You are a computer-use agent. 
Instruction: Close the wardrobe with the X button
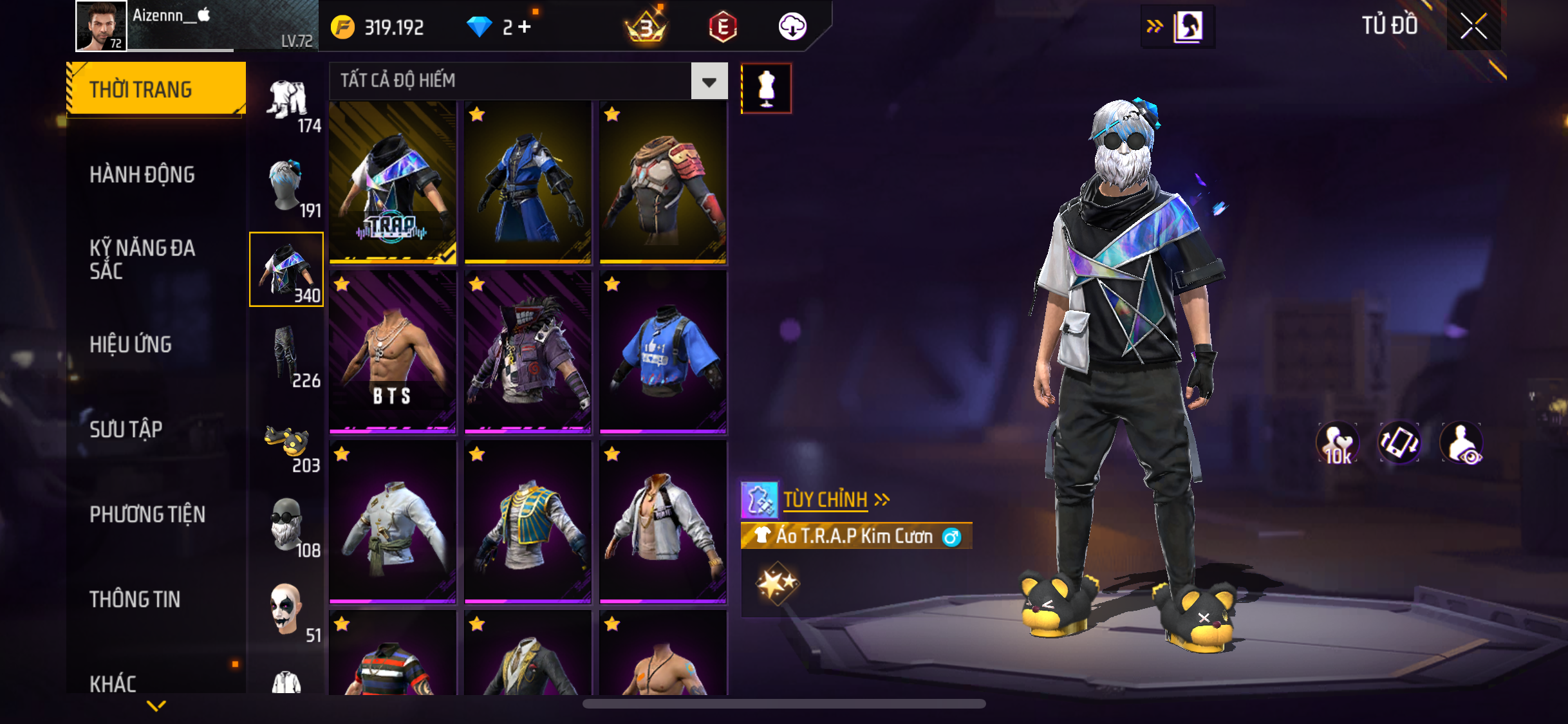pos(1473,26)
